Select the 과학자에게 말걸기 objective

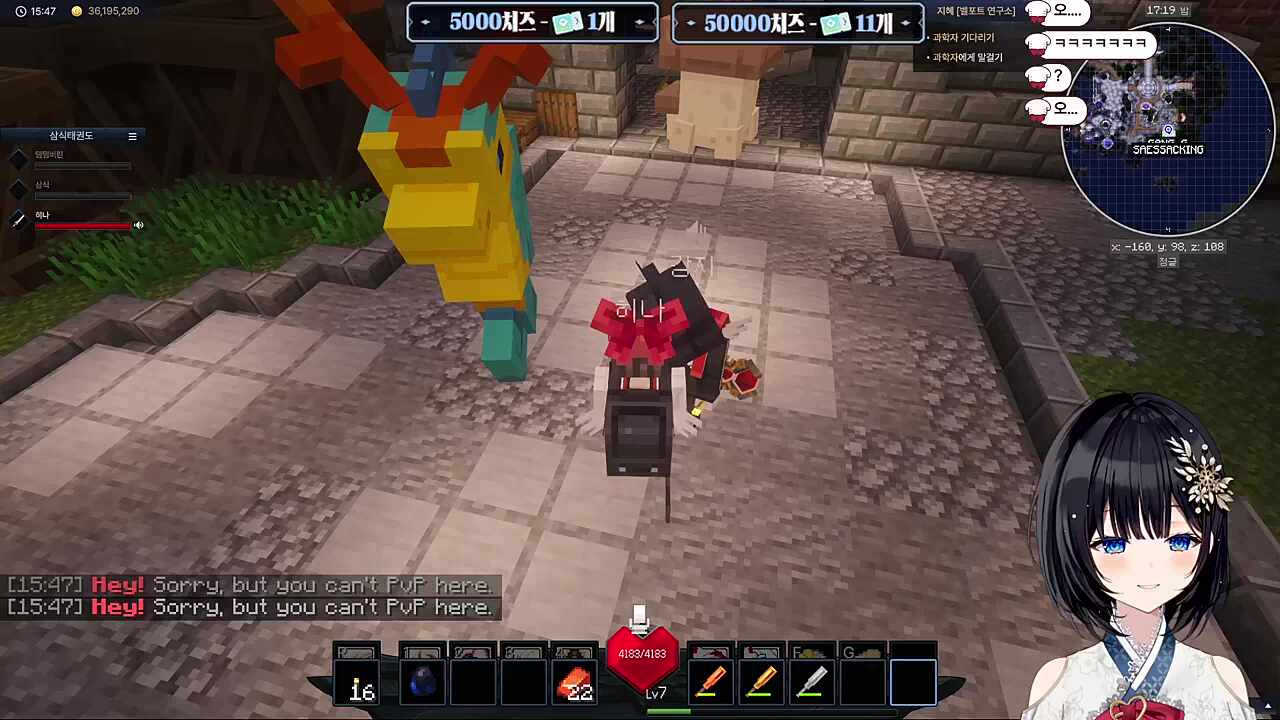click(x=967, y=58)
